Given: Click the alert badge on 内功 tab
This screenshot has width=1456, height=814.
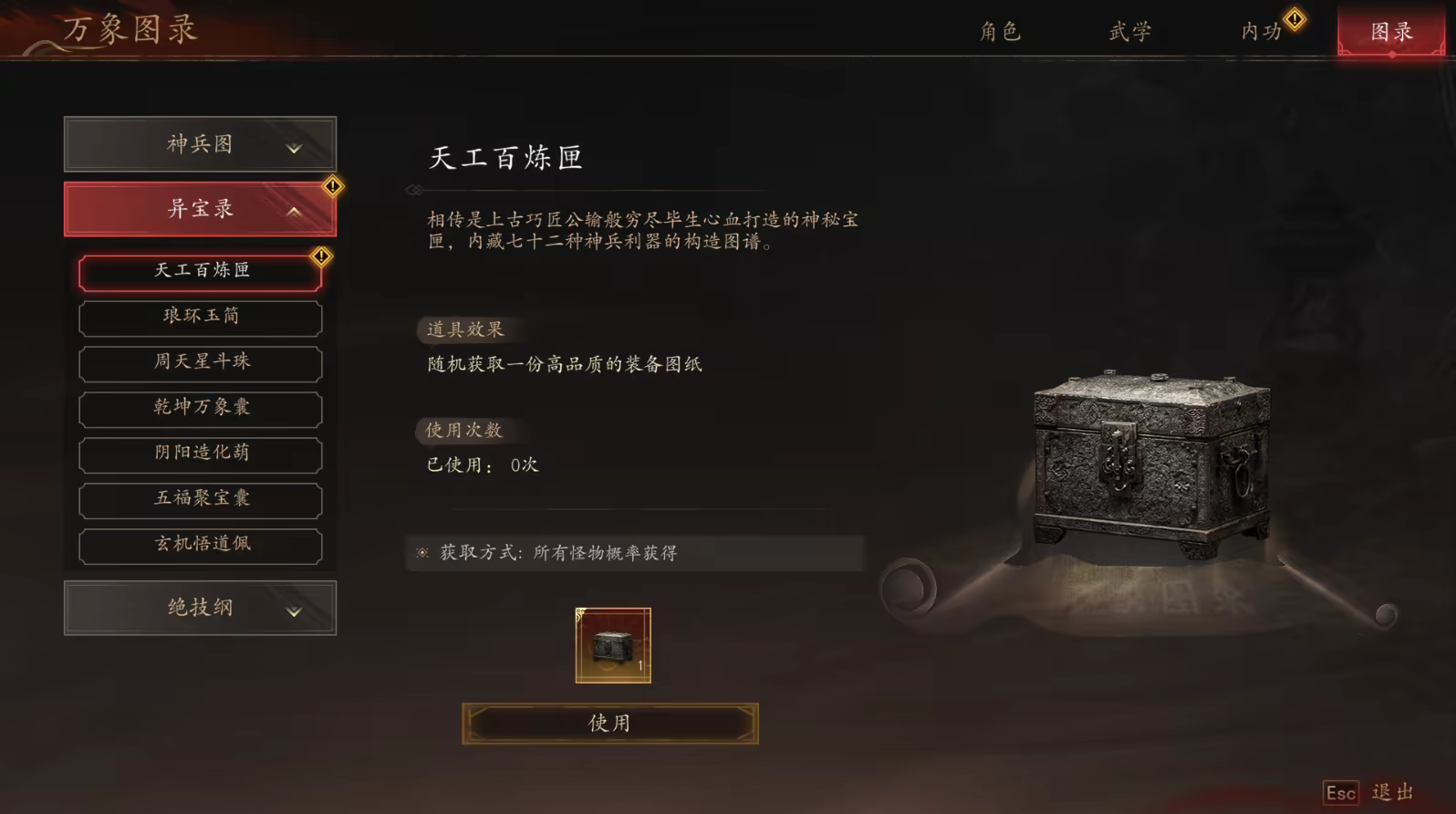Looking at the screenshot, I should coord(1294,17).
